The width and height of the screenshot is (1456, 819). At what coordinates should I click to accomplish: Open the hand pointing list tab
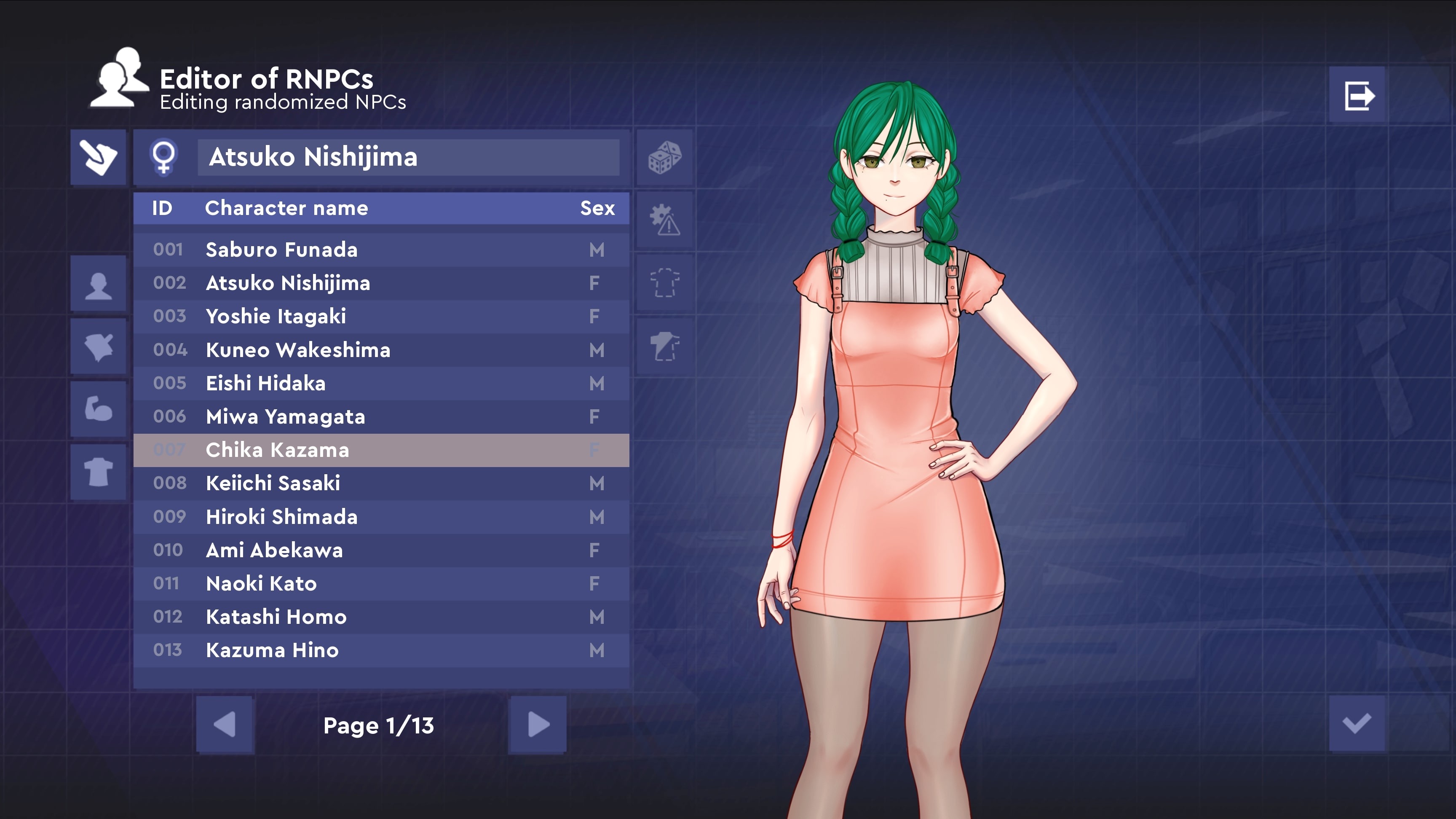point(98,157)
